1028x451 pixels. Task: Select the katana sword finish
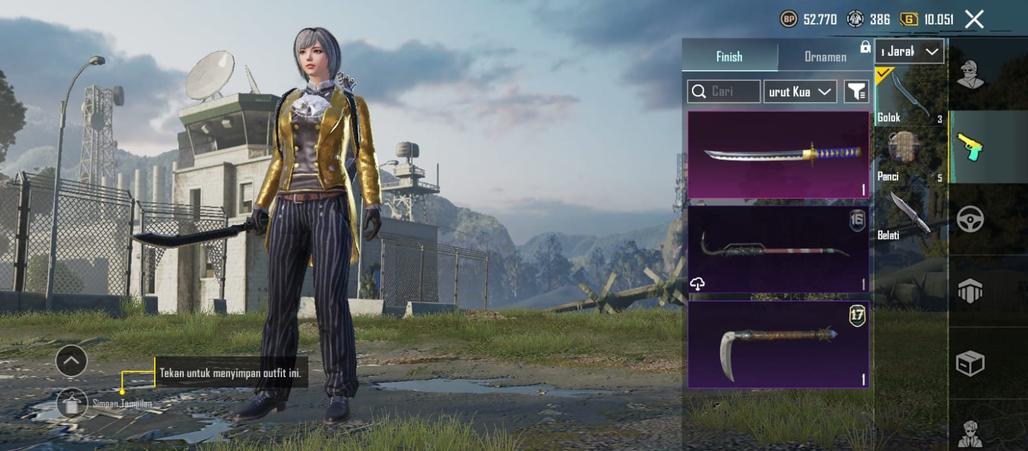778,155
